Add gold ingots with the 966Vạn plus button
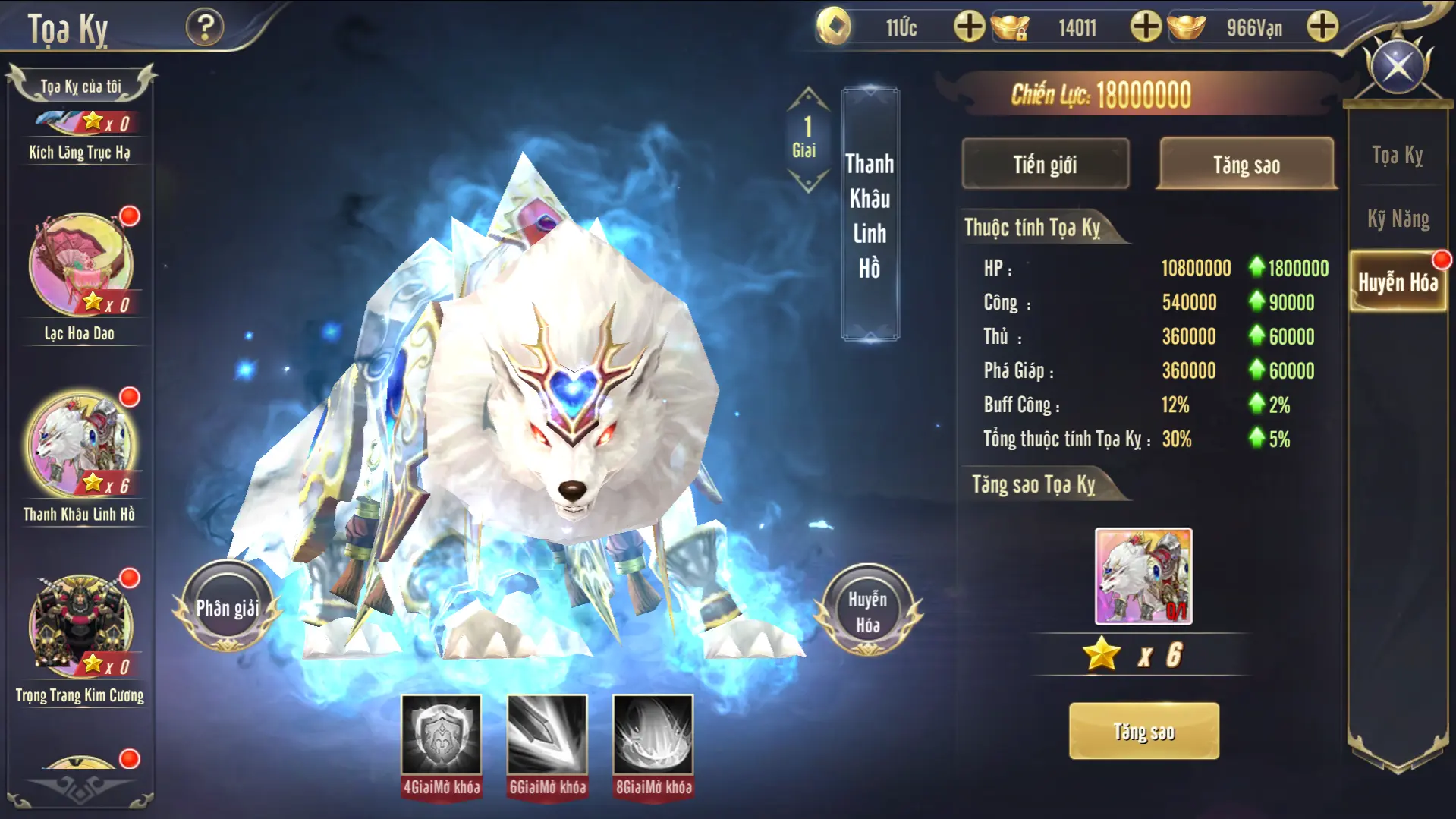 [x=1322, y=27]
